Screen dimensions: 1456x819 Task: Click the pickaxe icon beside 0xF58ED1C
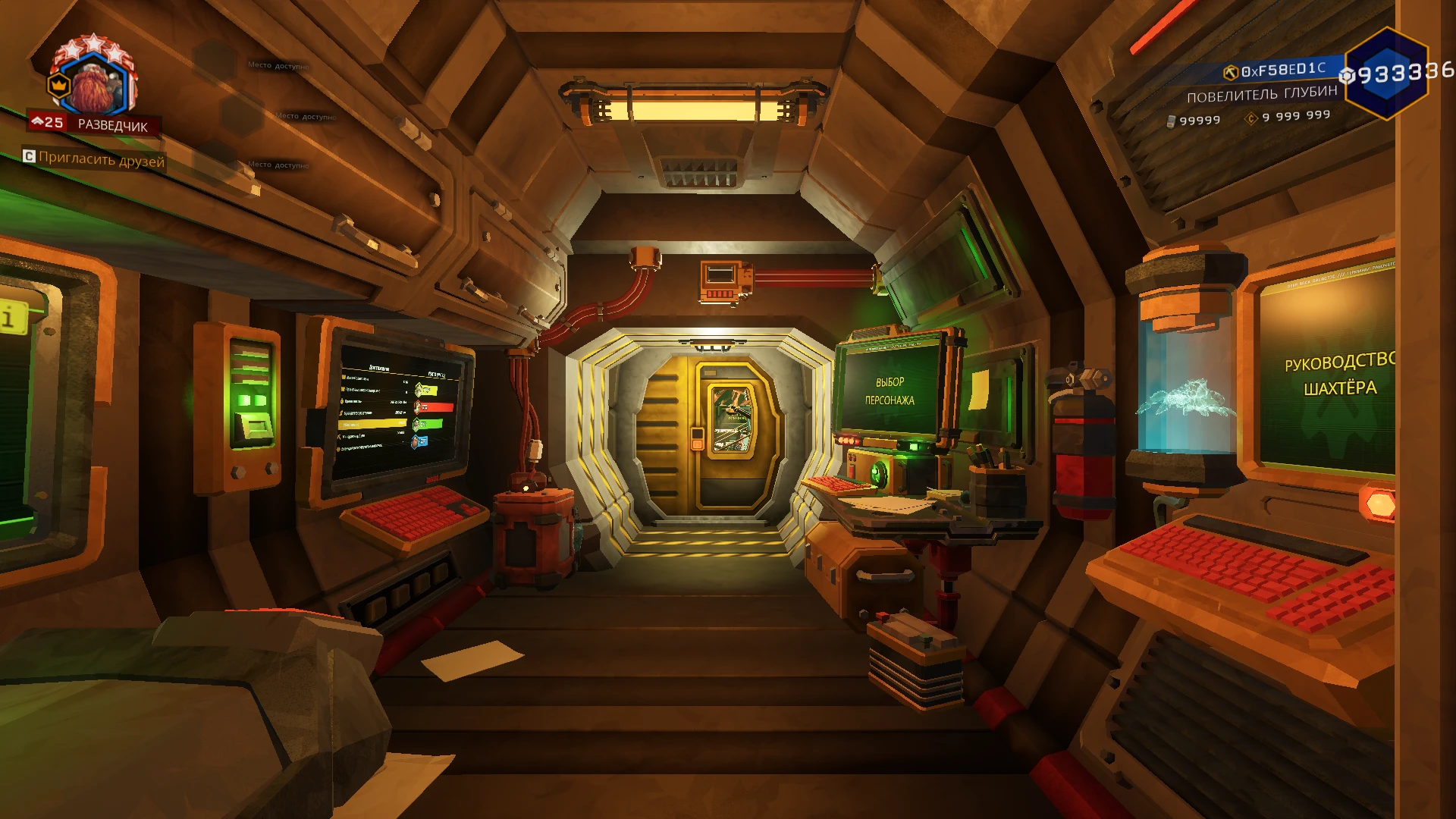1232,73
